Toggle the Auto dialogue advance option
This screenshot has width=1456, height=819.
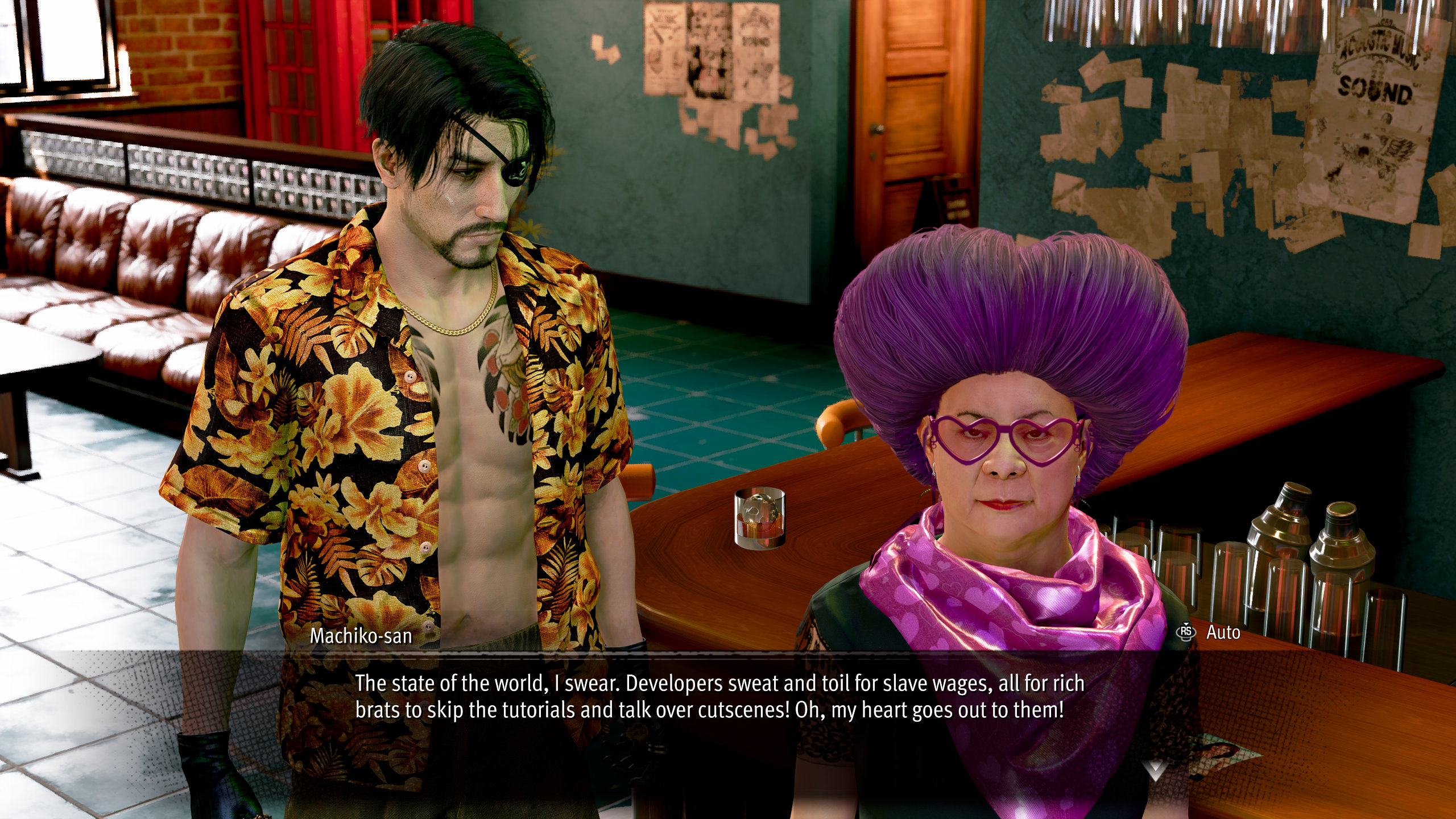tap(1210, 632)
